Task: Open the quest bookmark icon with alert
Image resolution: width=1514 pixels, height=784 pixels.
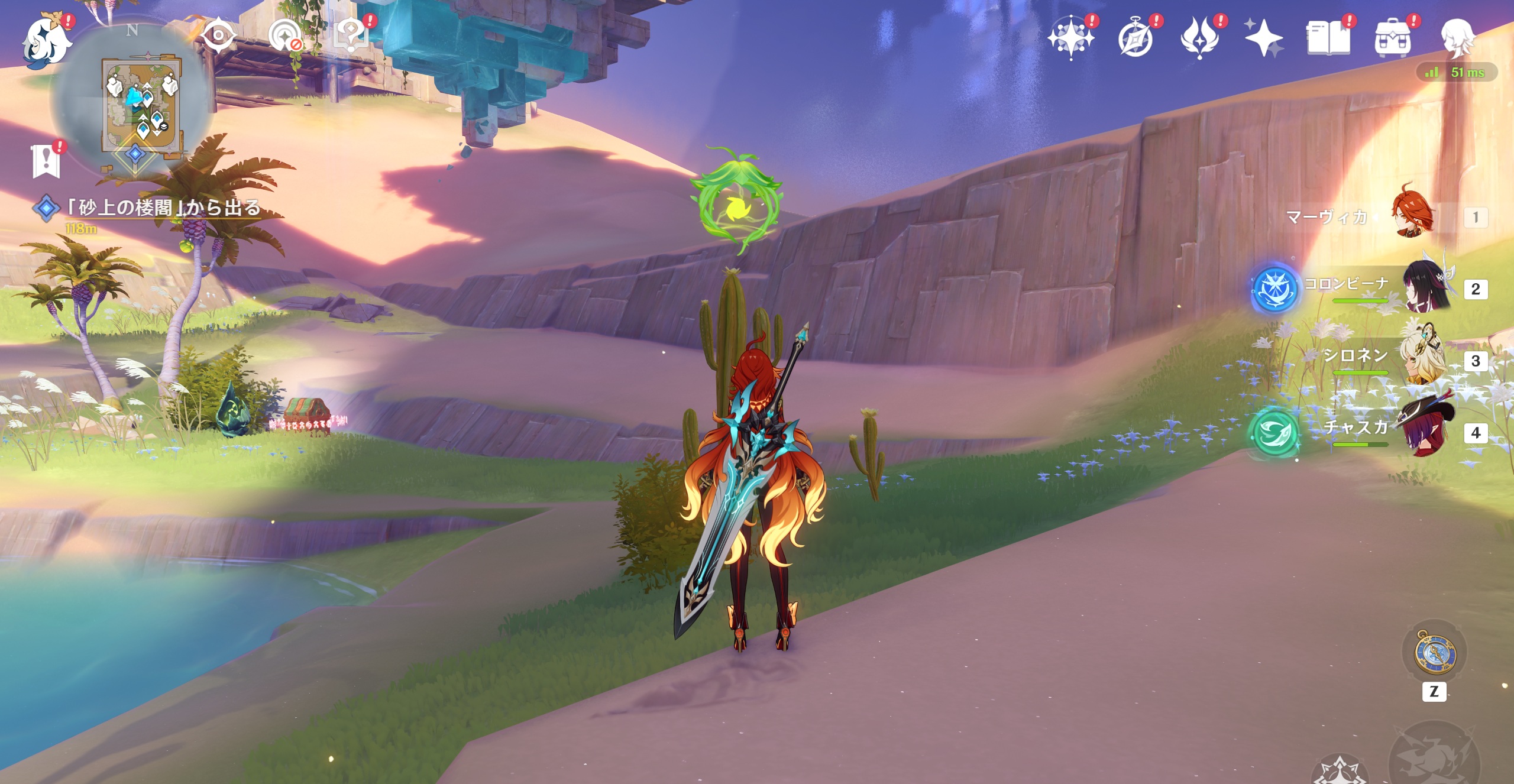Action: [x=46, y=160]
